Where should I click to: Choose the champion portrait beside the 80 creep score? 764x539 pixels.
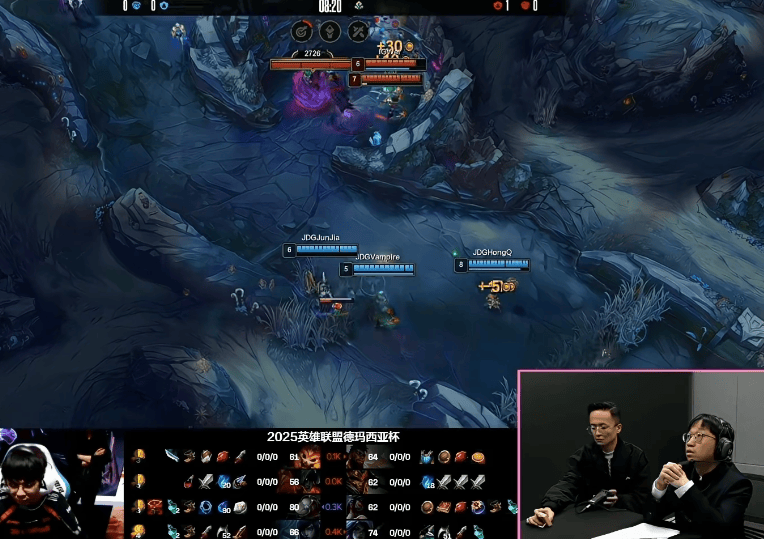pos(309,507)
